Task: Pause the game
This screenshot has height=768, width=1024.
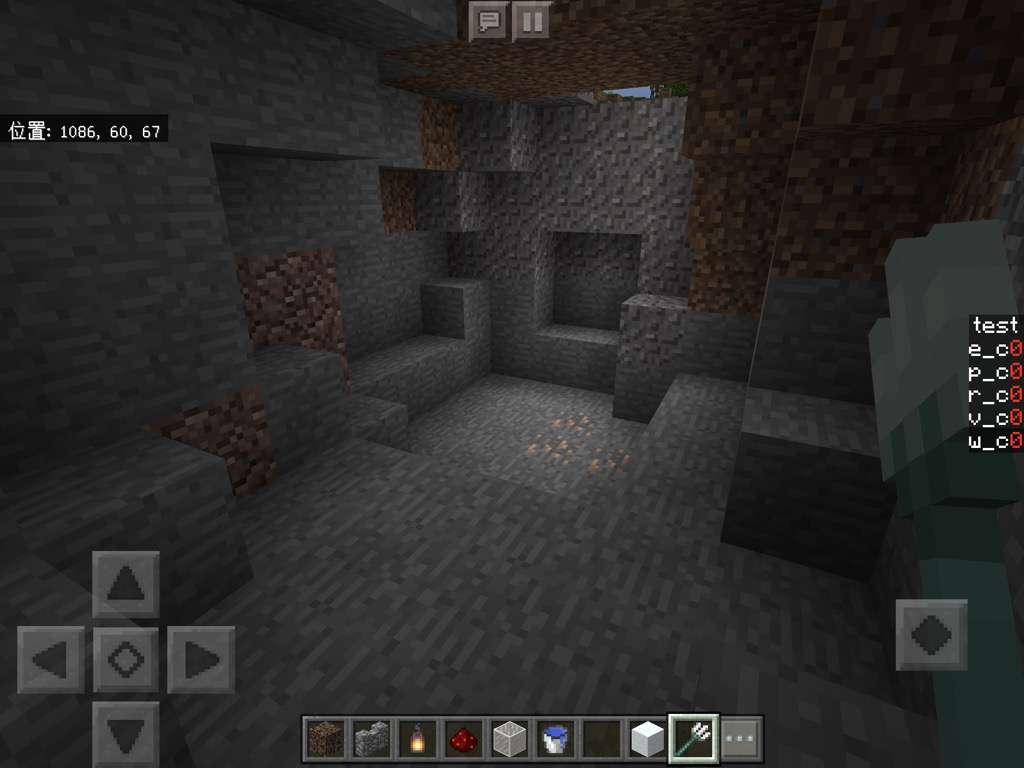Action: click(532, 21)
